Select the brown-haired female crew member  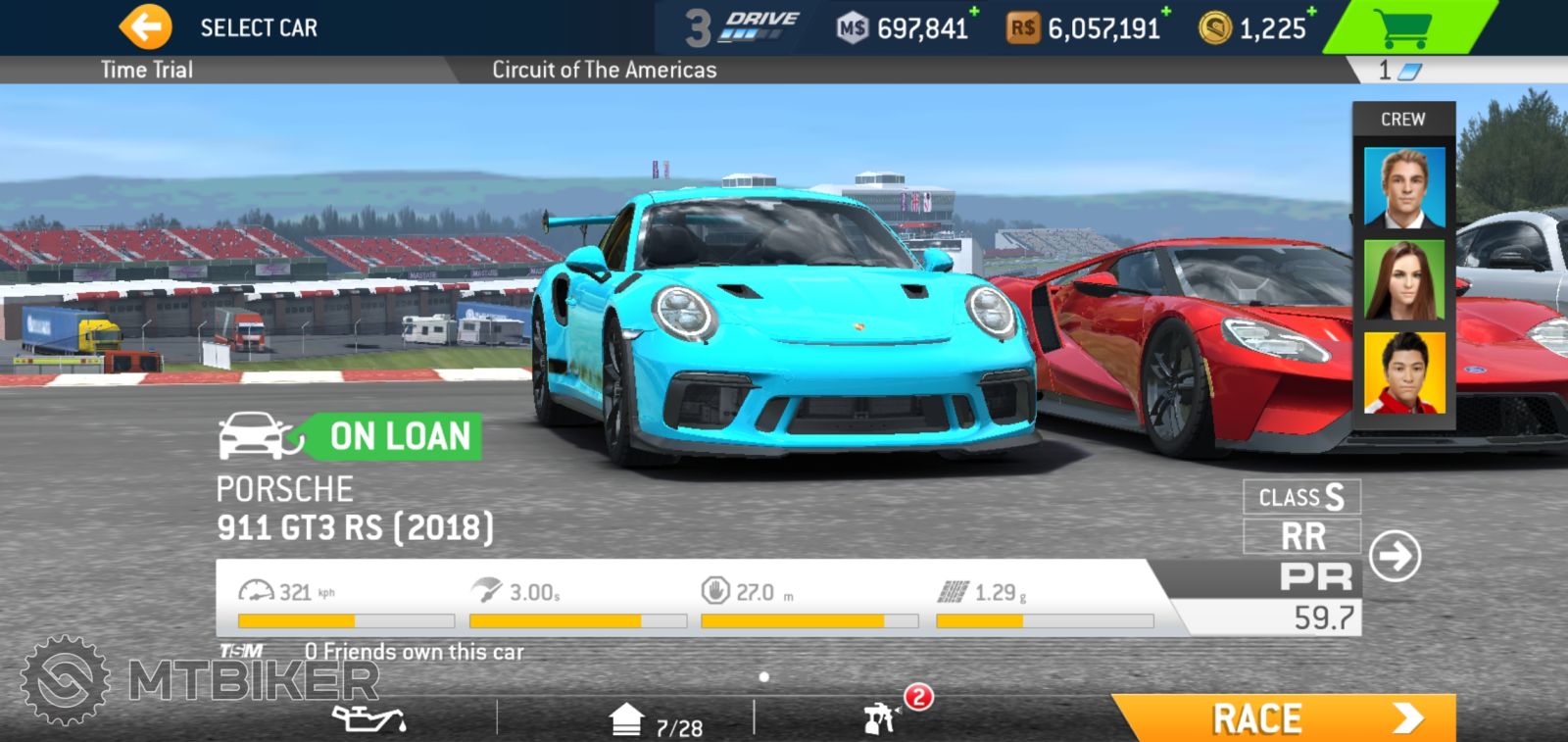click(1404, 280)
